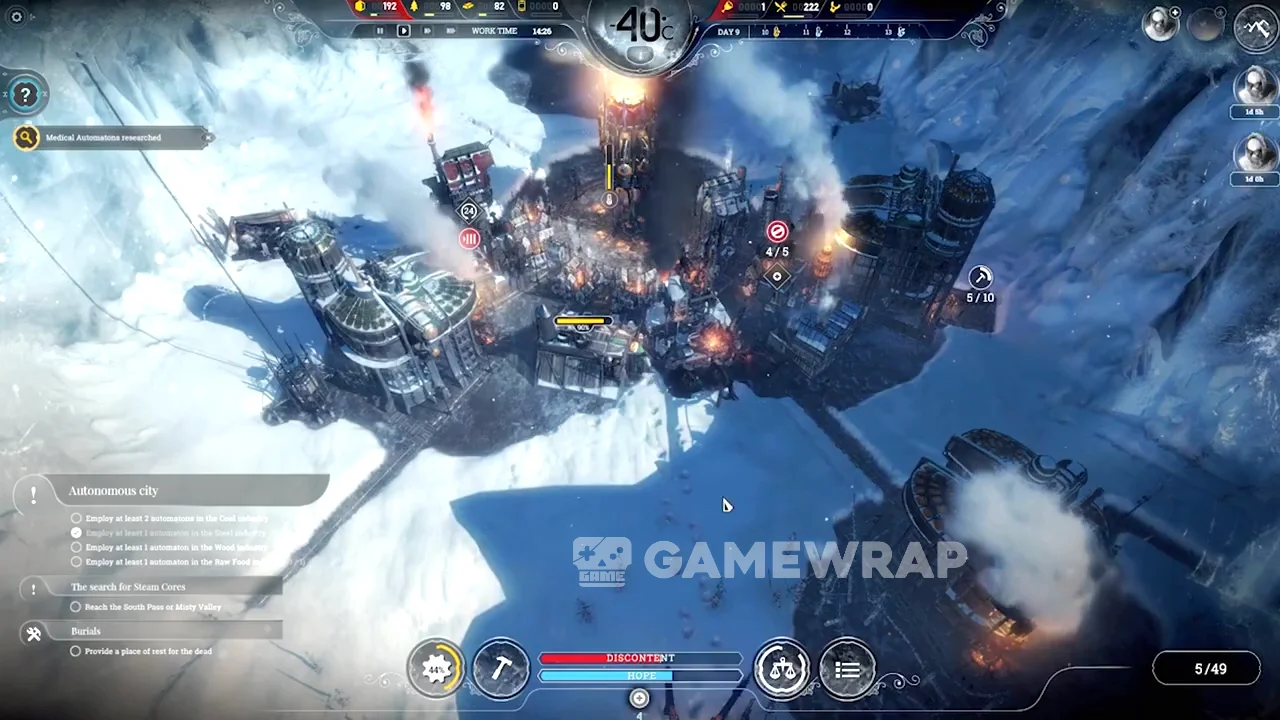Pause the game speed
Viewport: 1280px width, 720px height.
[x=380, y=31]
